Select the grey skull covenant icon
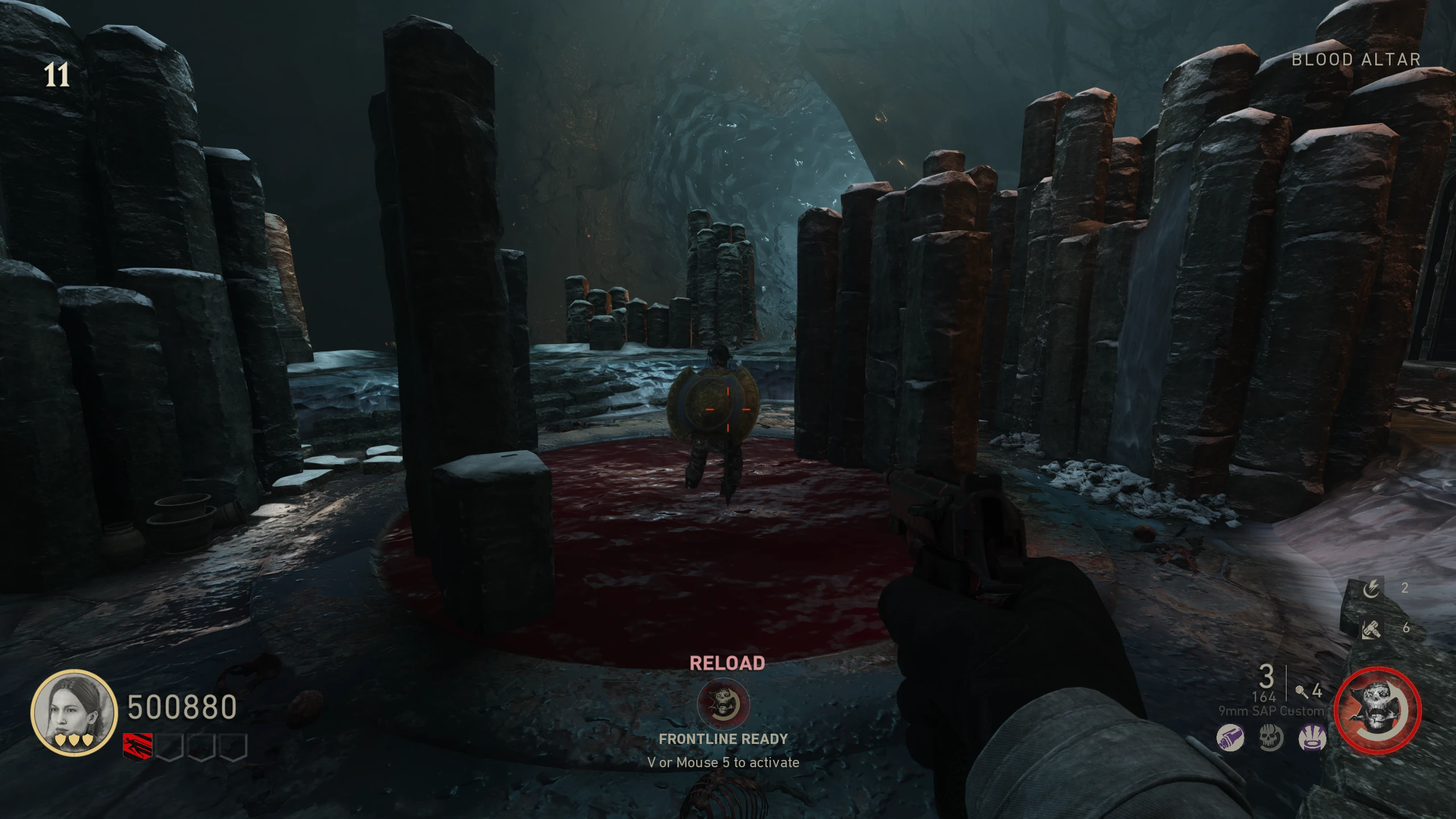Viewport: 1456px width, 819px height. tap(1271, 738)
